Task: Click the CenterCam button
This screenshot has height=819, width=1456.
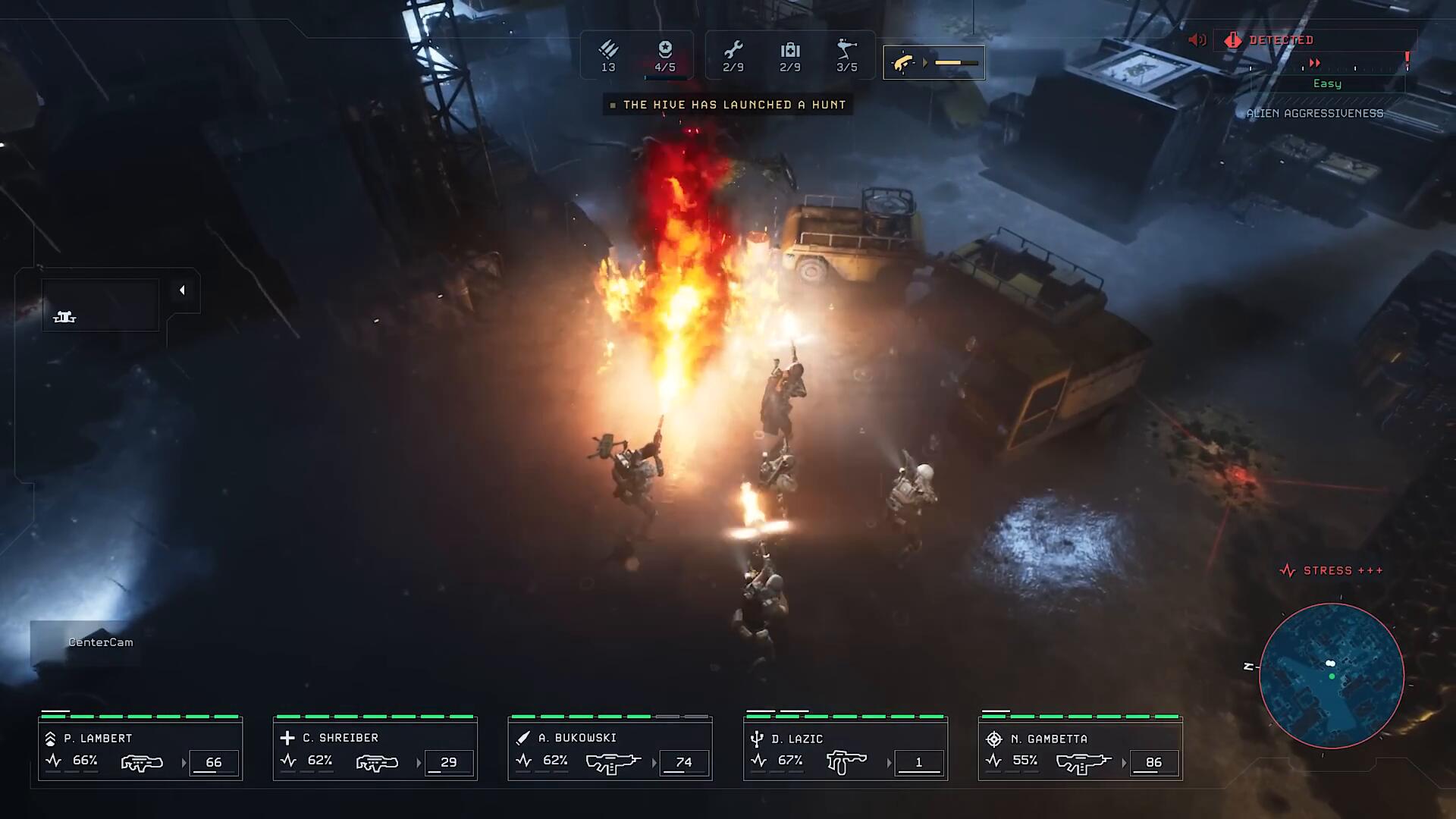Action: 100,642
